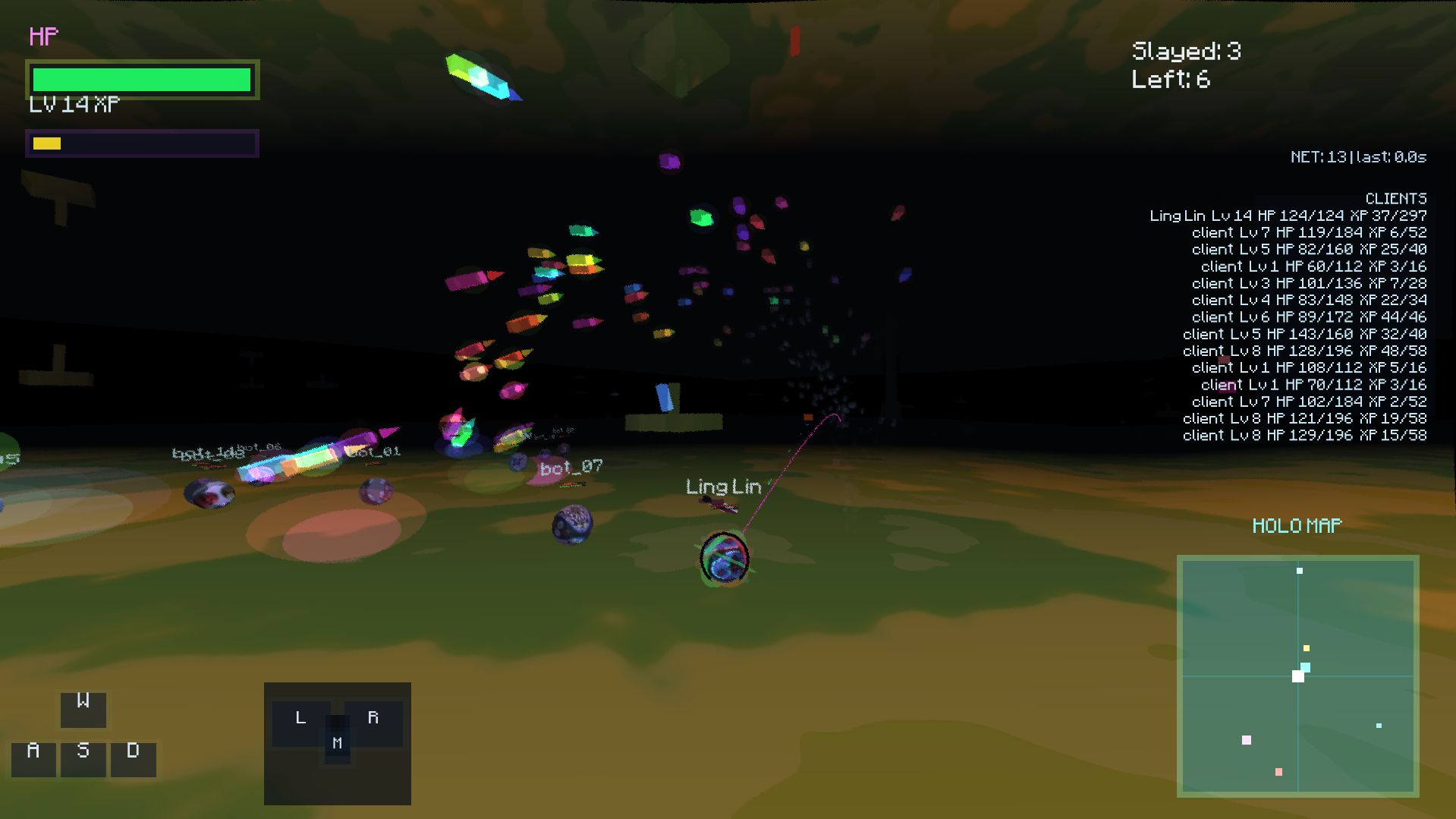
Task: Collapse the client Lv 8 HP 128/196 entry
Action: 1303,350
